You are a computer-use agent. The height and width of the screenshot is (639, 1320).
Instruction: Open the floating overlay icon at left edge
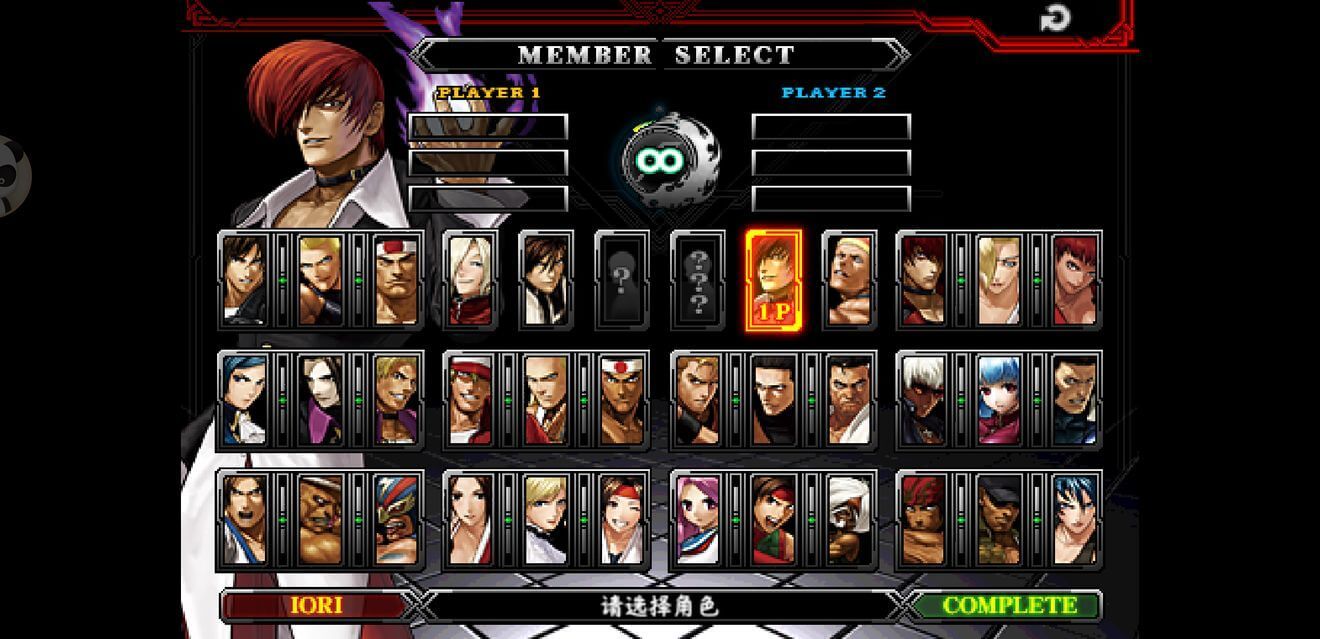[x=12, y=176]
